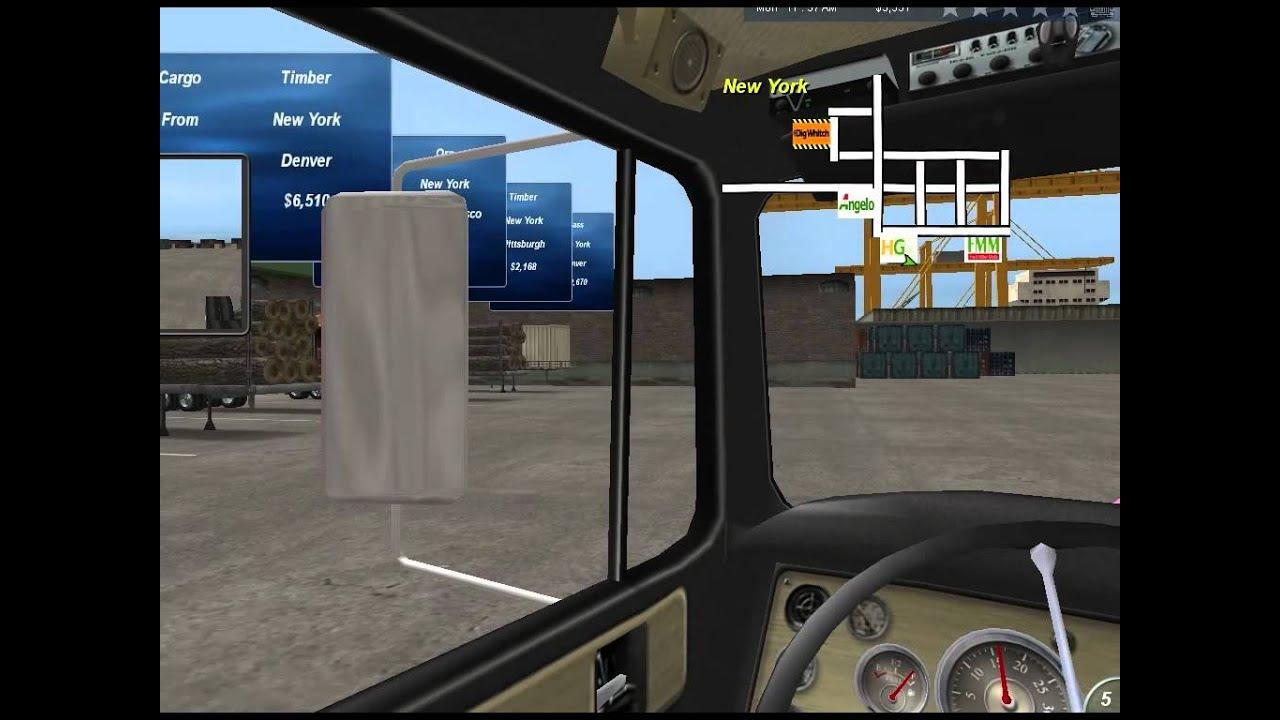Click the Angelo company logo on the map
The image size is (1280, 720).
tap(855, 201)
